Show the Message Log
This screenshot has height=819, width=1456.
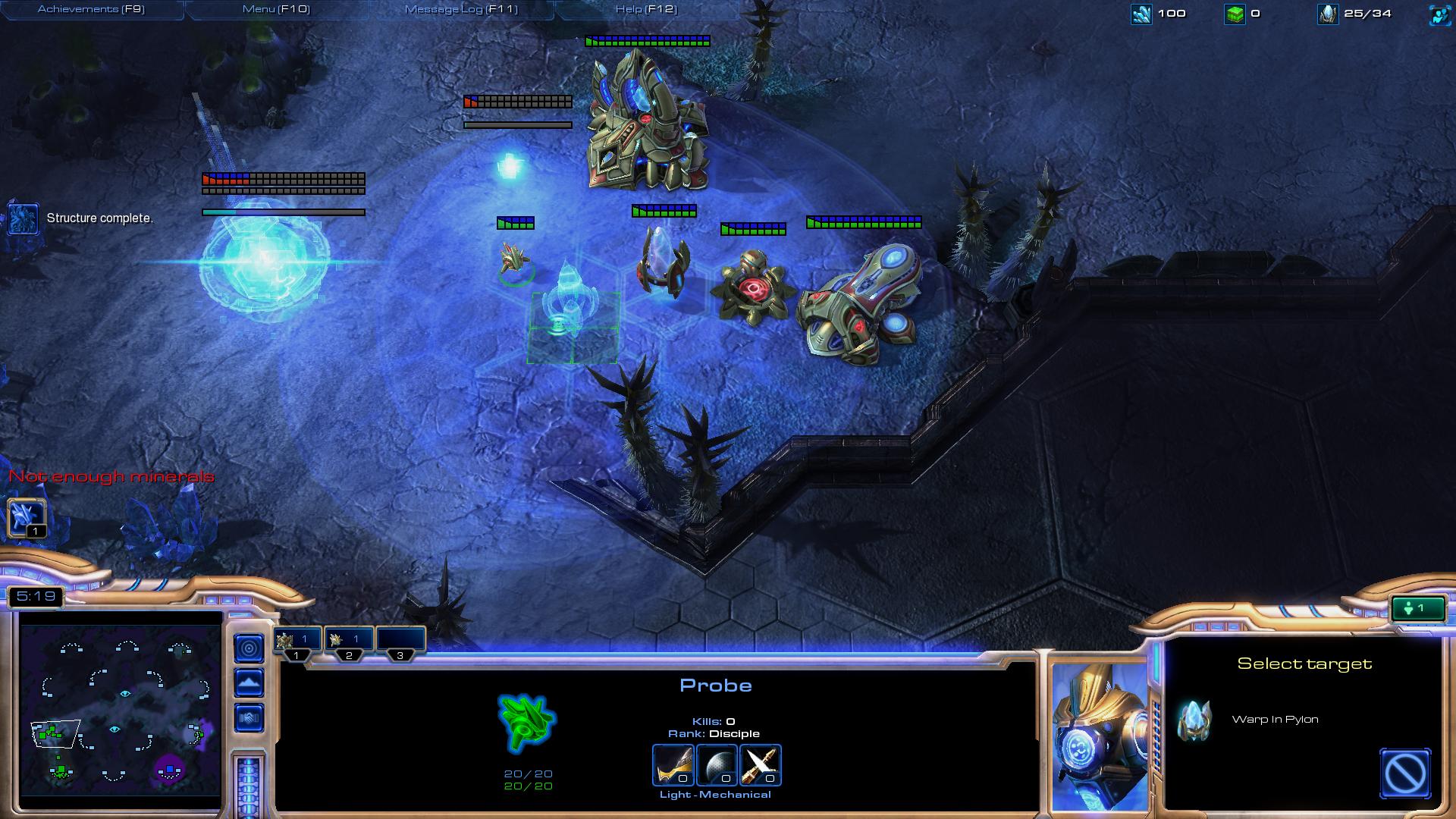[461, 9]
